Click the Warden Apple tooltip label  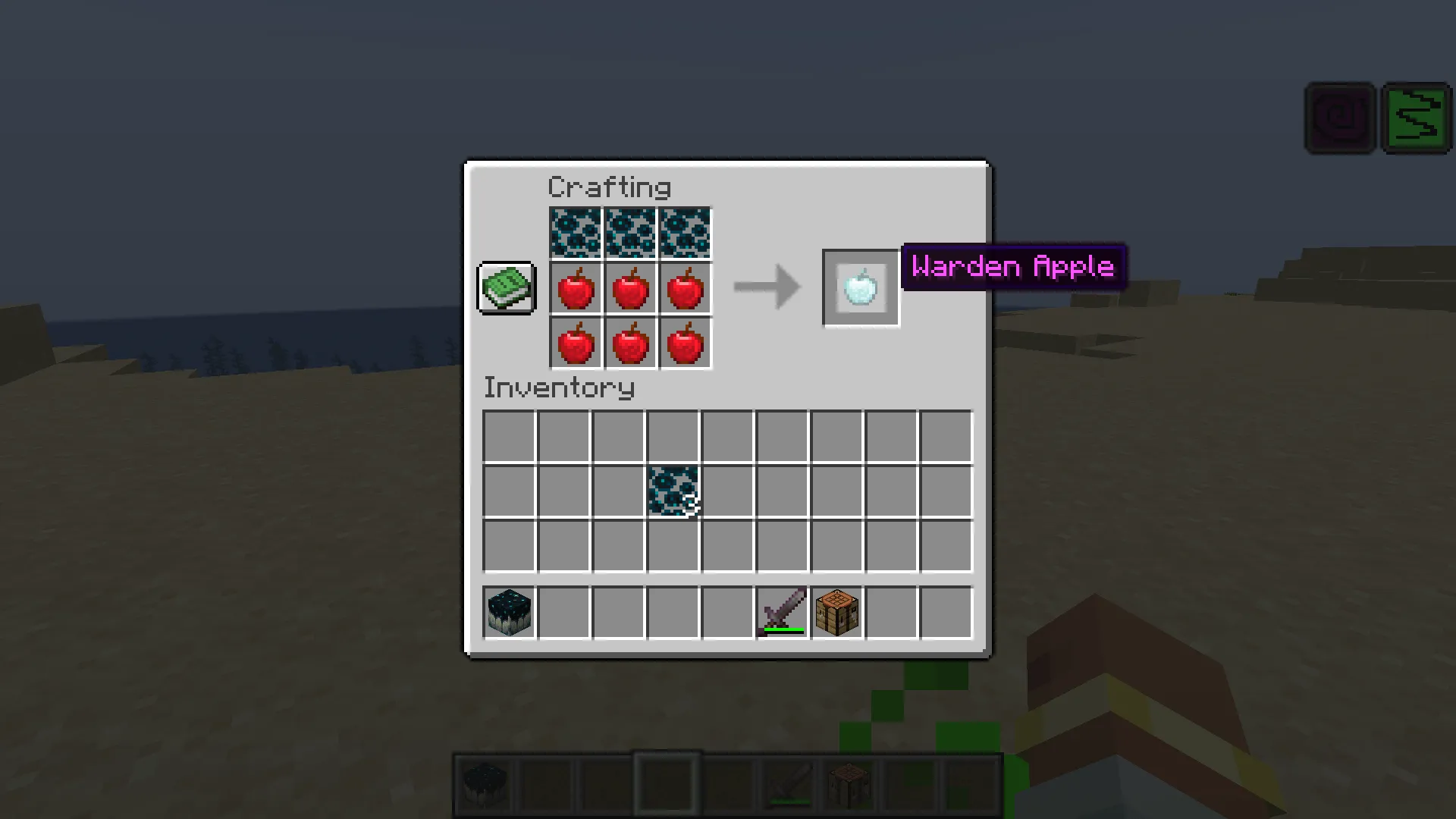(x=1014, y=267)
